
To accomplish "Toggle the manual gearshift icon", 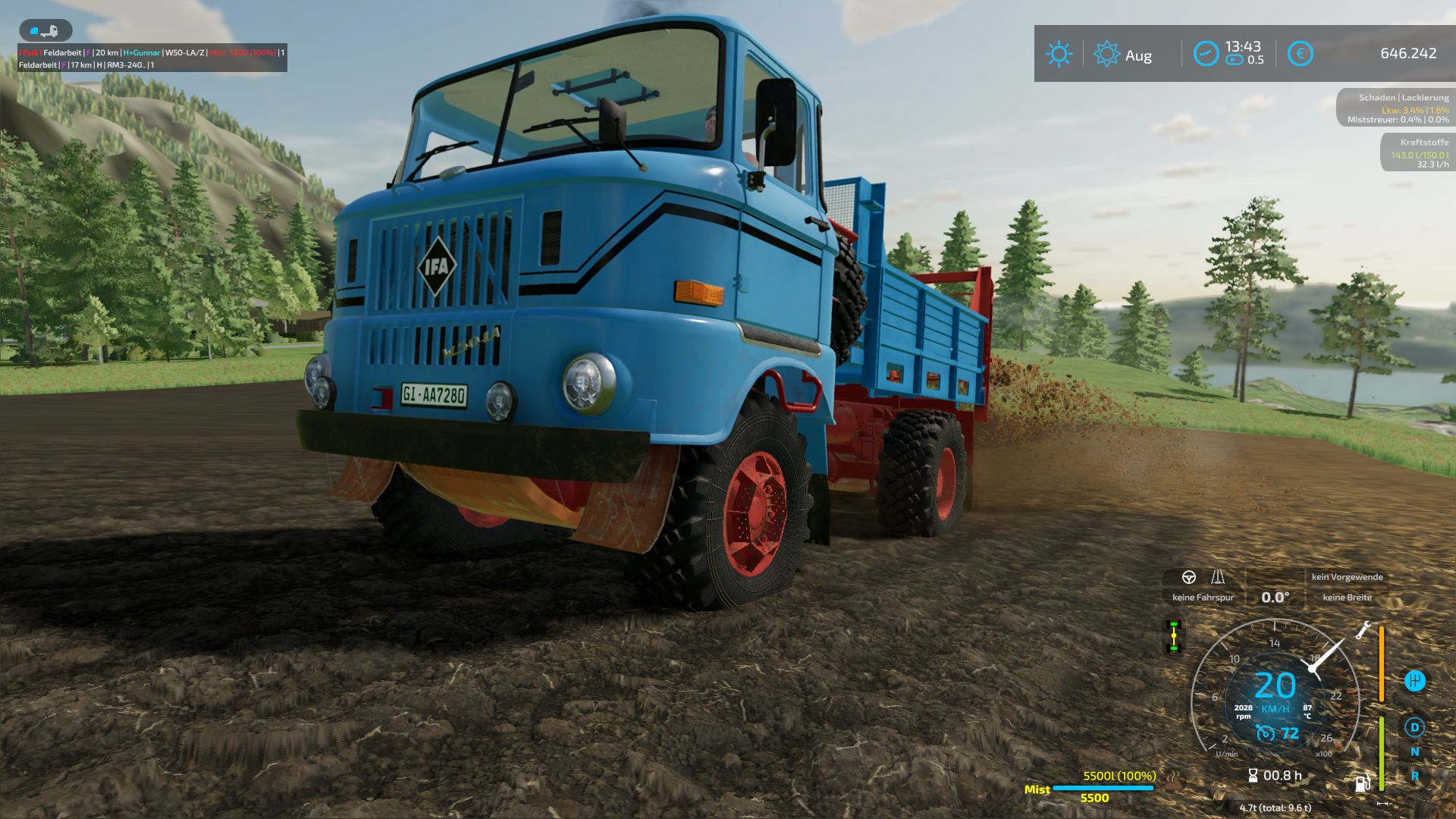I will pyautogui.click(x=1414, y=681).
